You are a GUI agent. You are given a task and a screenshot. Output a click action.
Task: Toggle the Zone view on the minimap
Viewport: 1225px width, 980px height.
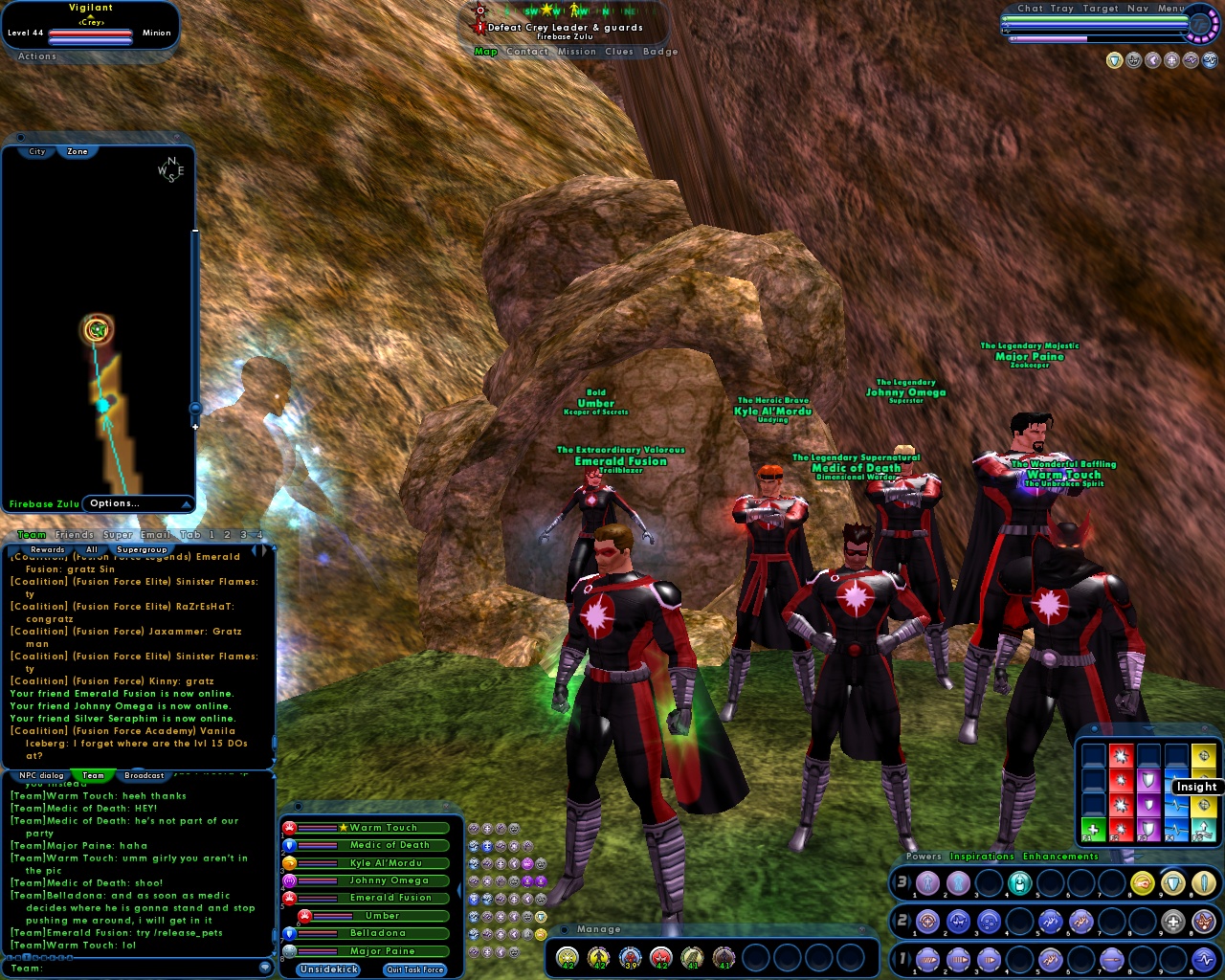point(76,151)
